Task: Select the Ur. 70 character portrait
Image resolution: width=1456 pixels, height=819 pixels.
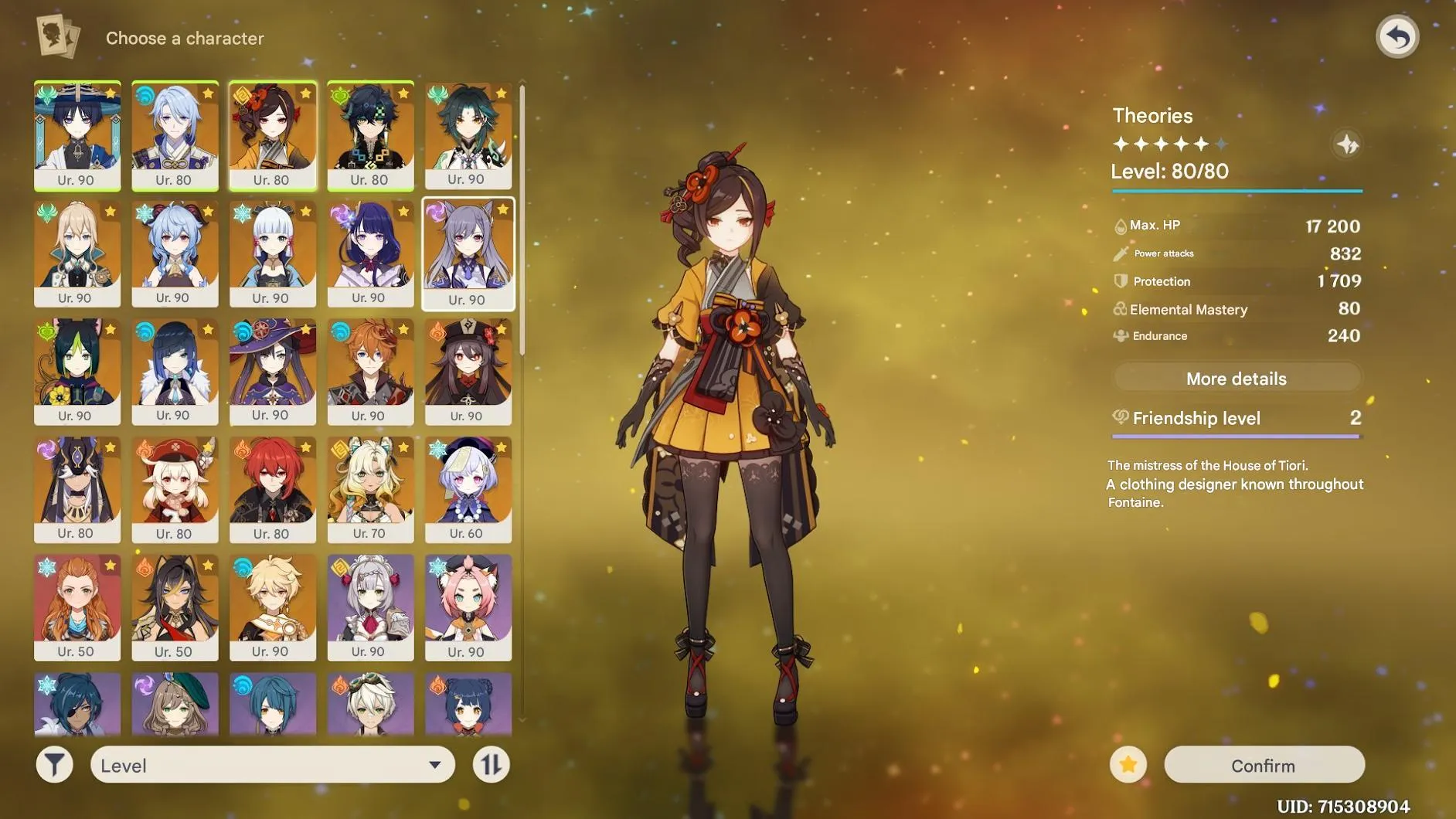Action: pyautogui.click(x=369, y=487)
